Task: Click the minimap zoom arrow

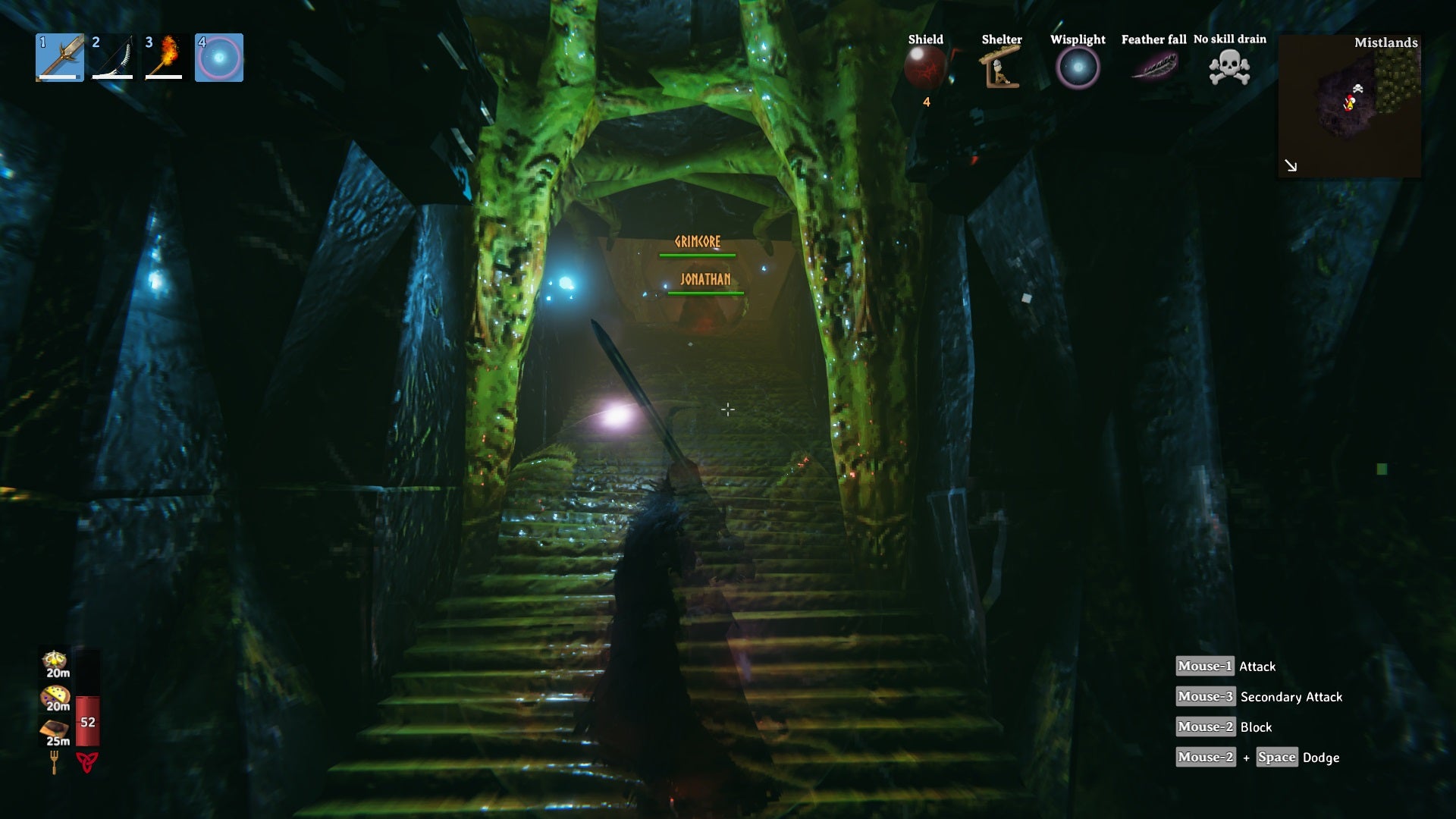Action: [1289, 165]
